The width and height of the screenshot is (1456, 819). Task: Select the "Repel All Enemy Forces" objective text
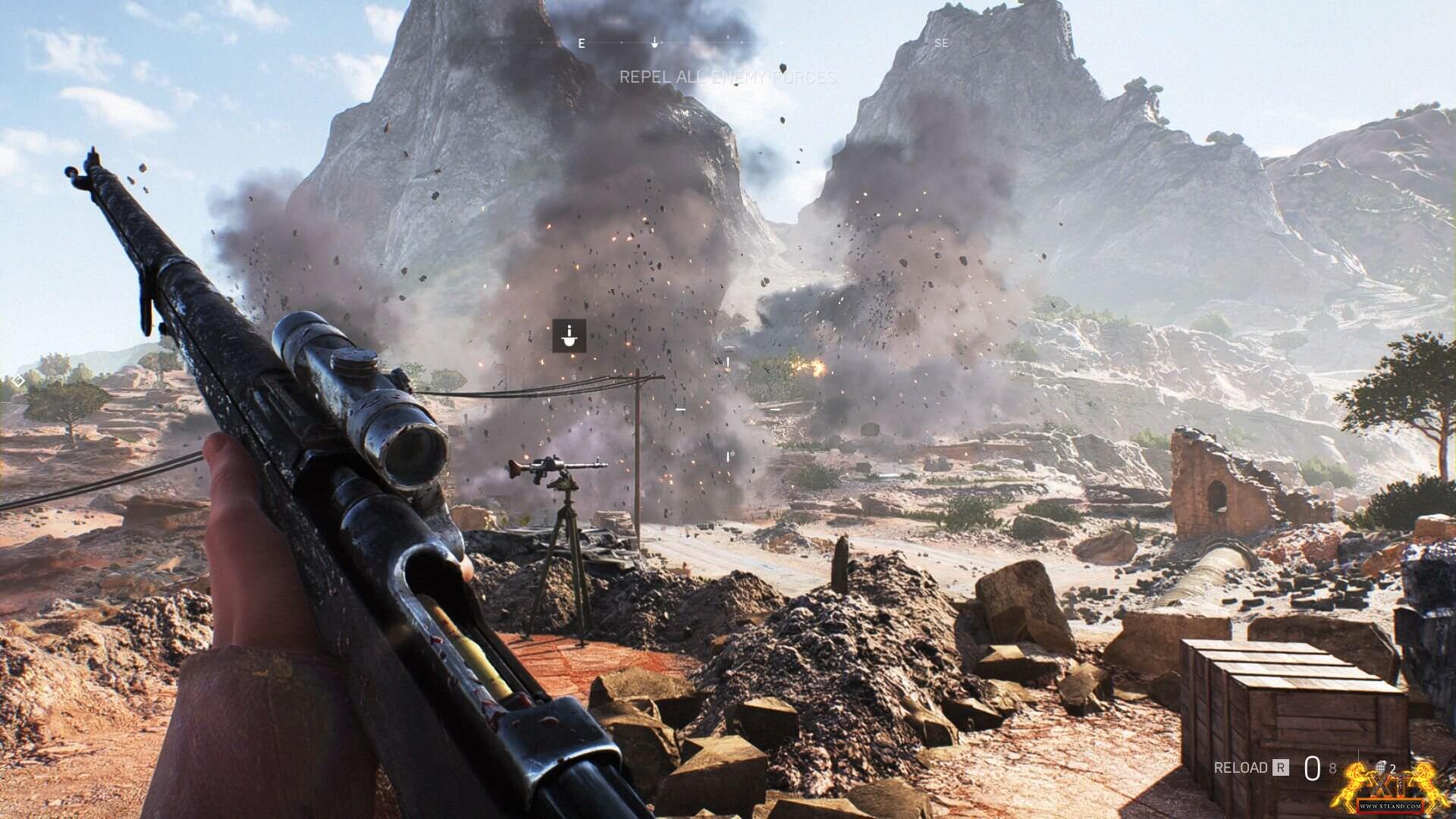point(728,77)
